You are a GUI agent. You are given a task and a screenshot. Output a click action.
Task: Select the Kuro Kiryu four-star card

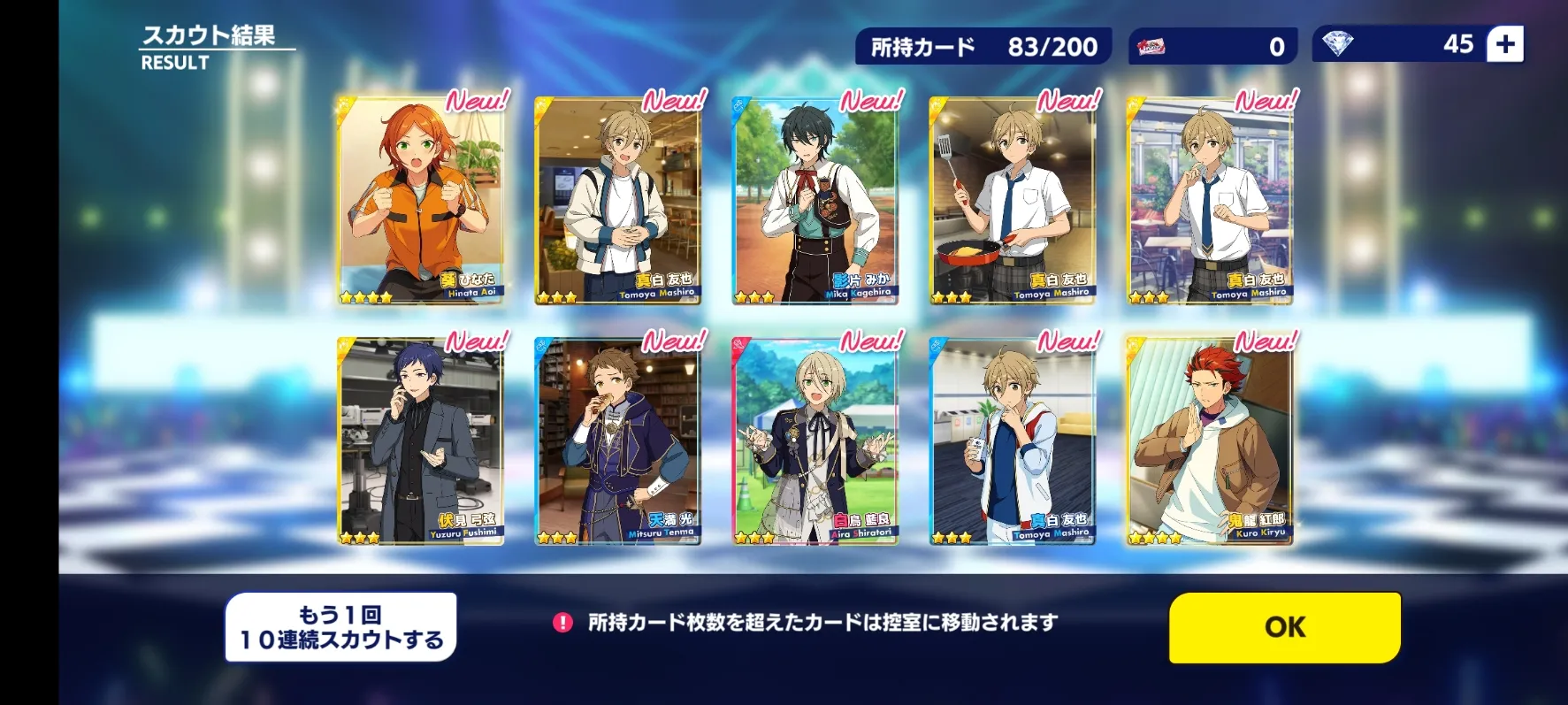pos(1210,441)
